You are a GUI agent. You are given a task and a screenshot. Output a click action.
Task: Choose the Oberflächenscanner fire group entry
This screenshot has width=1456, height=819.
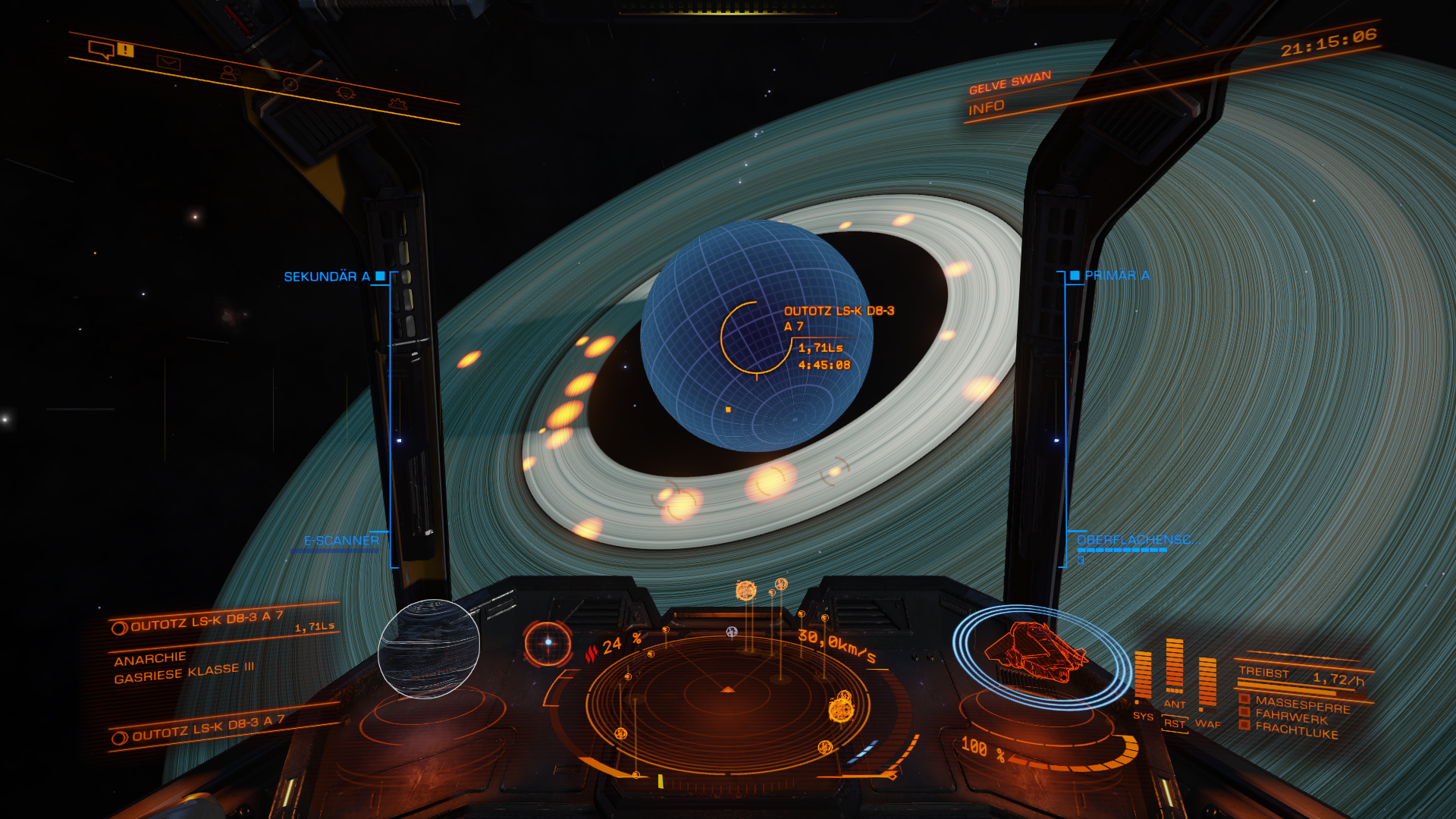coord(1137,540)
